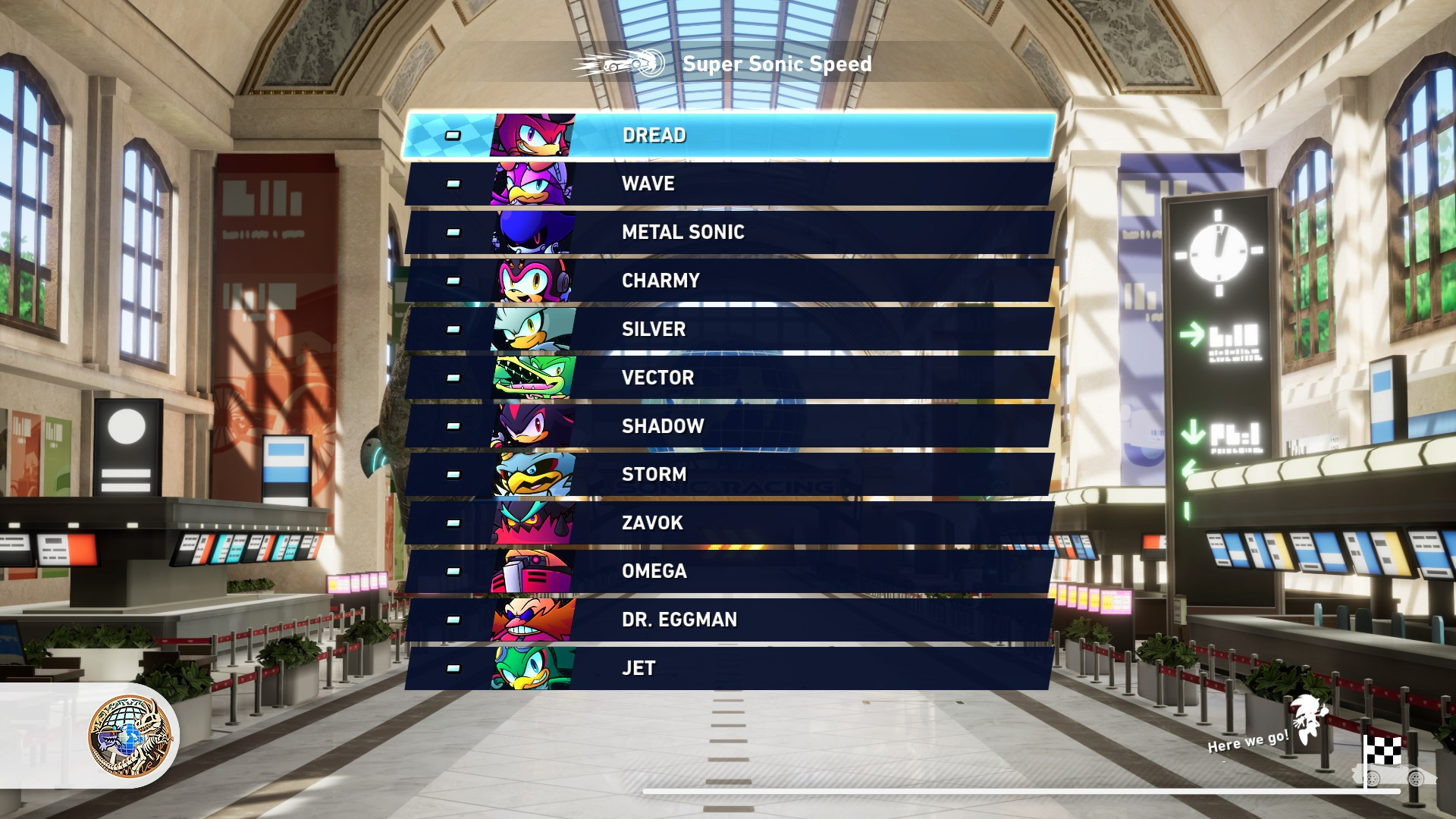The image size is (1456, 819).
Task: Click the SILVER name label
Action: [x=654, y=328]
